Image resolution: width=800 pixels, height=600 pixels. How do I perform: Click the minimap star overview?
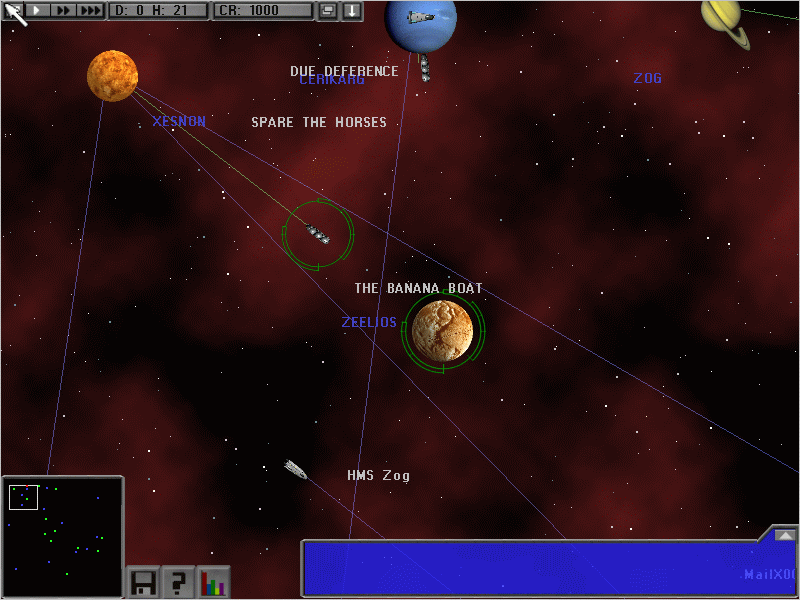click(x=62, y=537)
